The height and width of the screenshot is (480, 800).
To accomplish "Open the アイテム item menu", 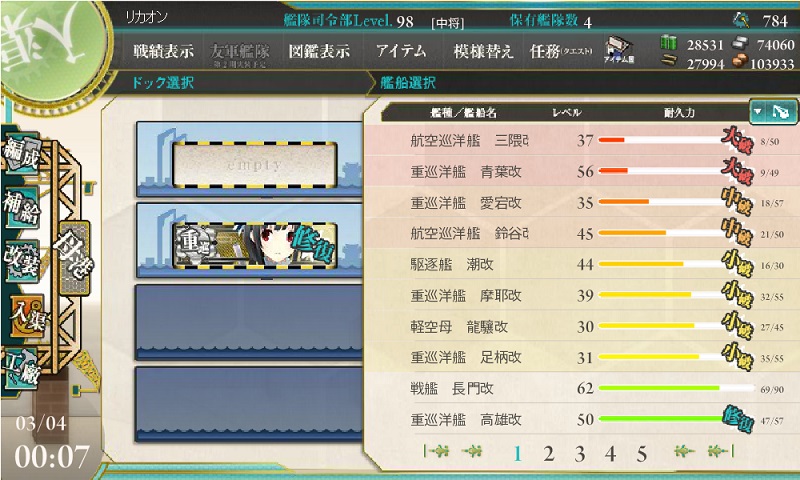I will click(x=402, y=52).
